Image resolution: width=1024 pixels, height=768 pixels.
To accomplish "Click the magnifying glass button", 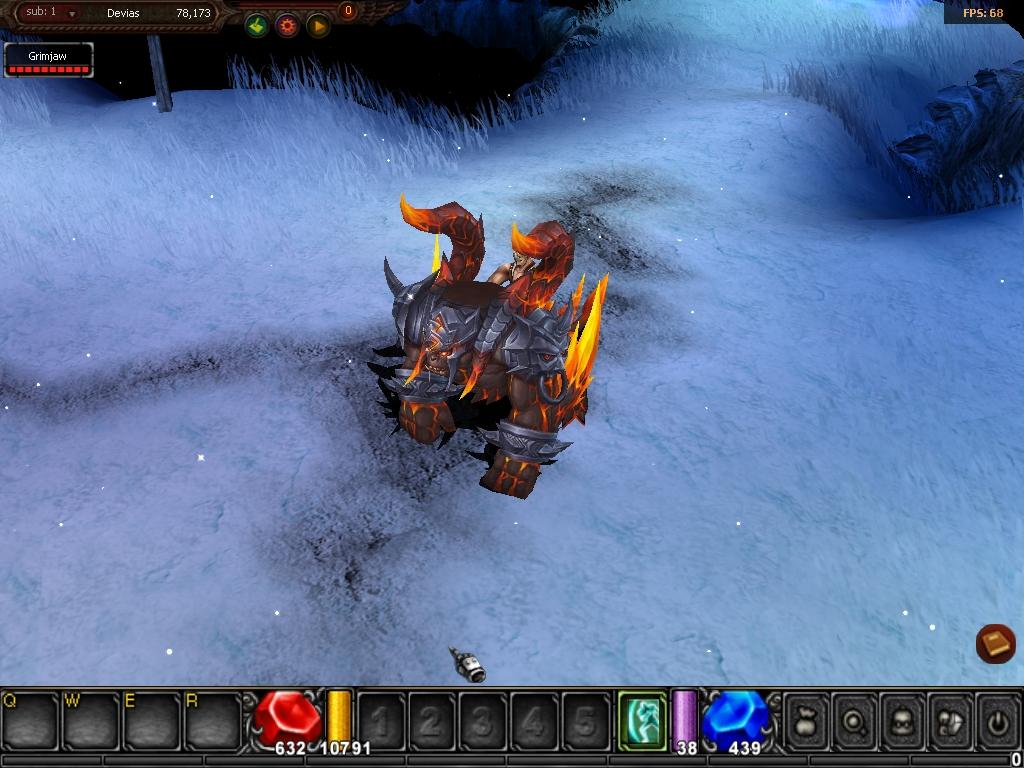I will tap(855, 718).
